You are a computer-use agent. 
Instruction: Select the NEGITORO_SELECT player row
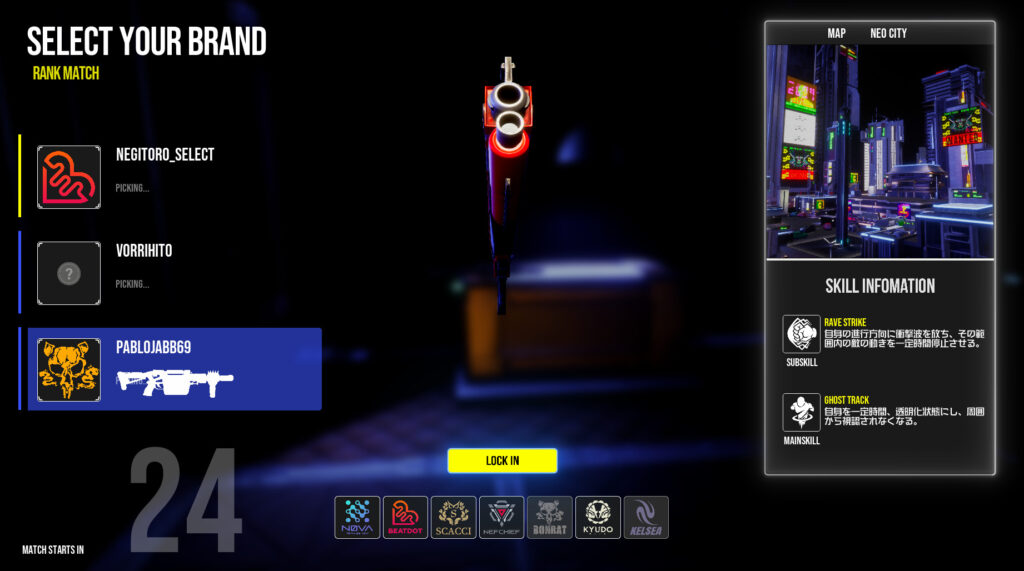(x=170, y=177)
